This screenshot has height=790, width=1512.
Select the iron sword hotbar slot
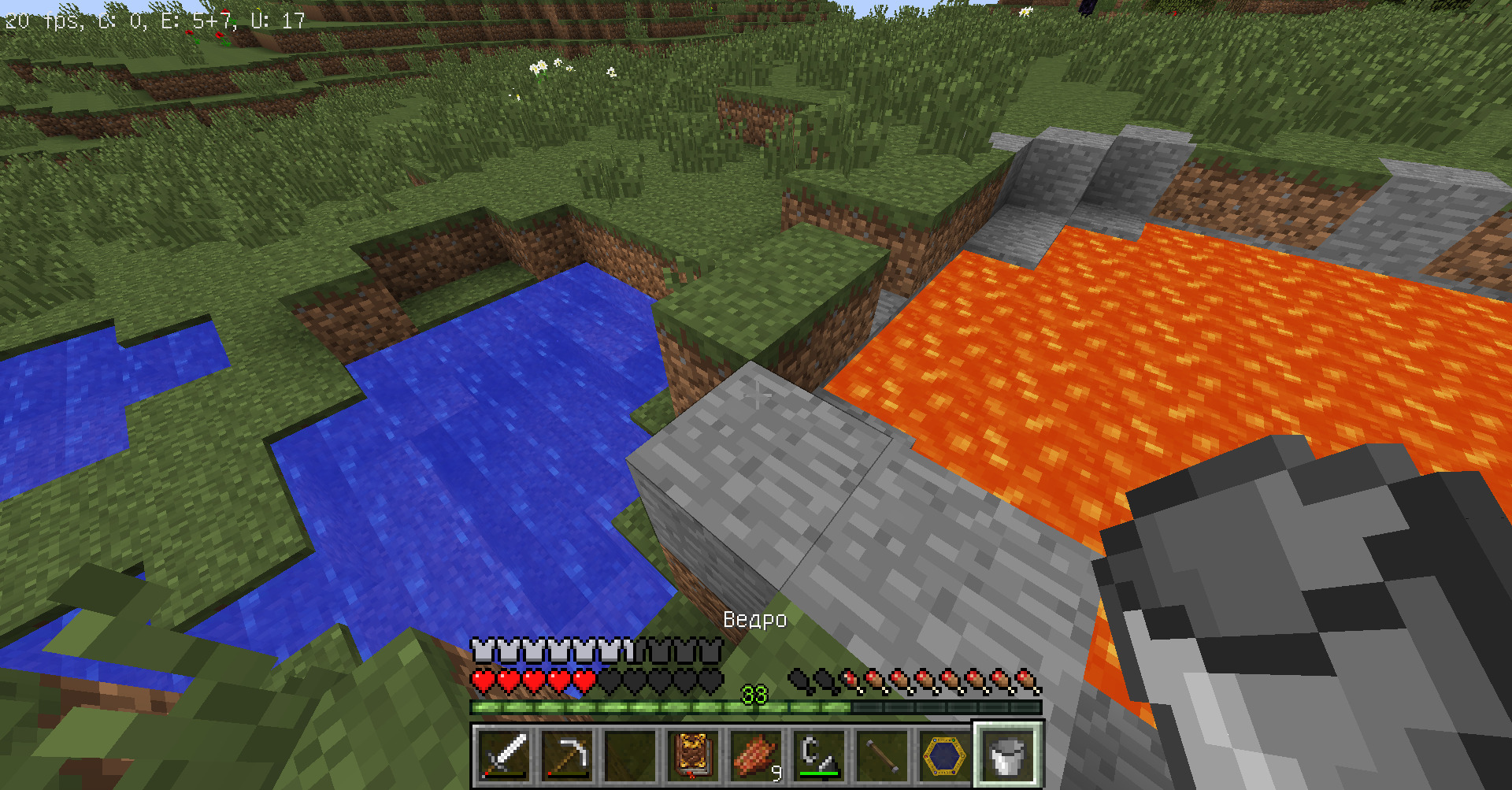(x=504, y=755)
